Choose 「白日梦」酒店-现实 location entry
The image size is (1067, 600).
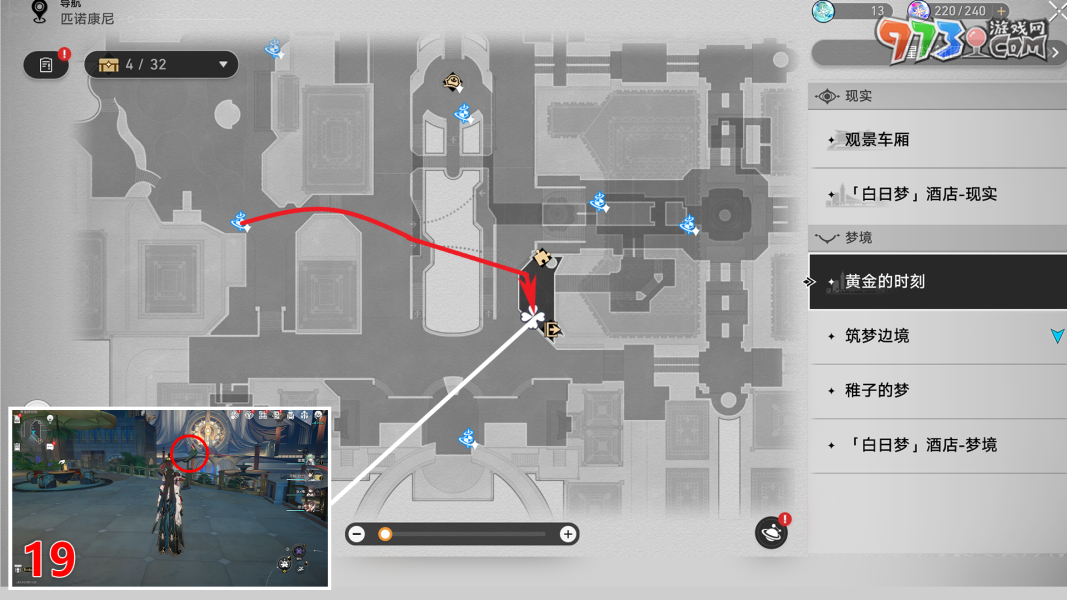click(x=920, y=194)
